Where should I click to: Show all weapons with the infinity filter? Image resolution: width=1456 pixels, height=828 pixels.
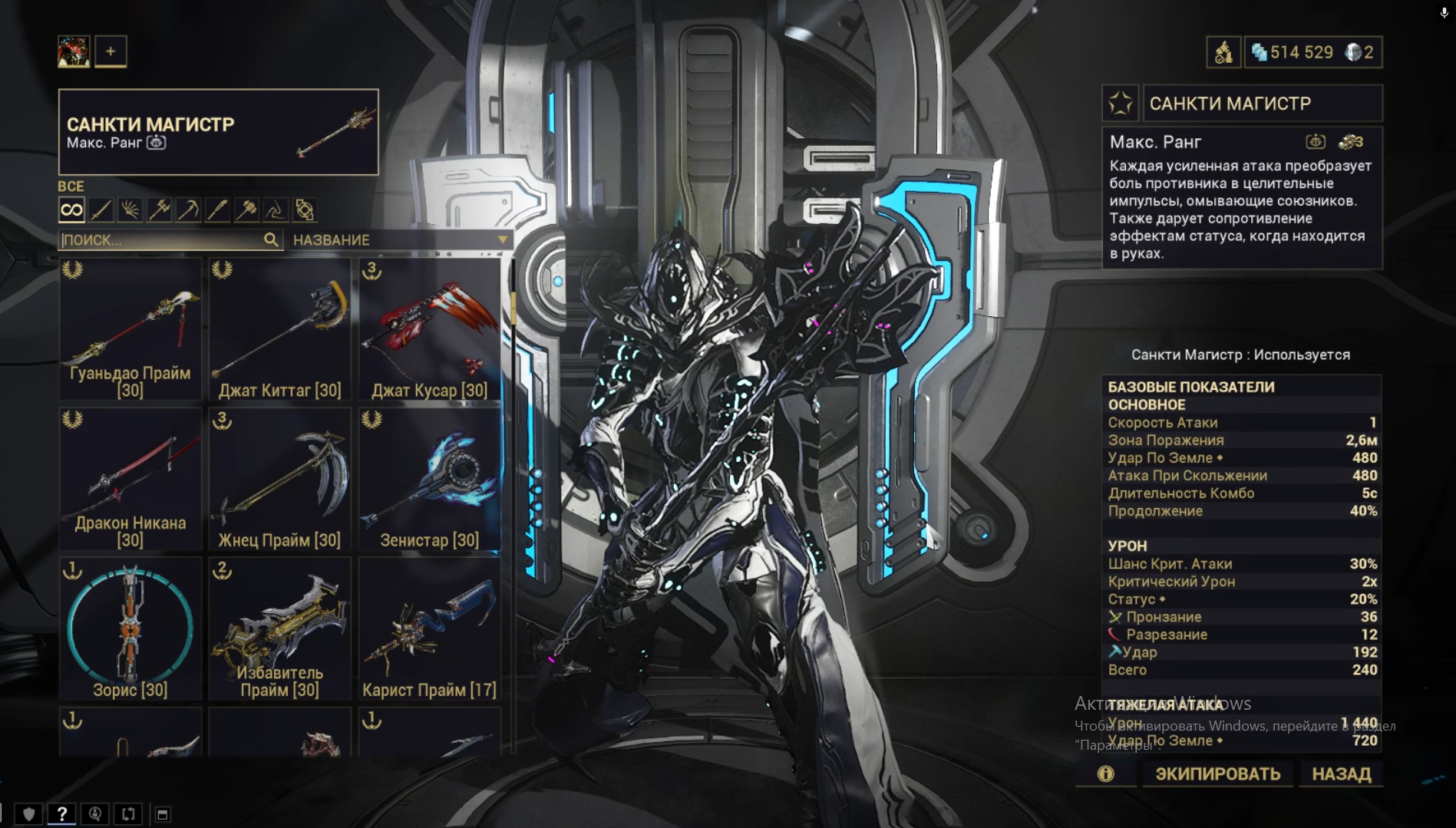(71, 209)
